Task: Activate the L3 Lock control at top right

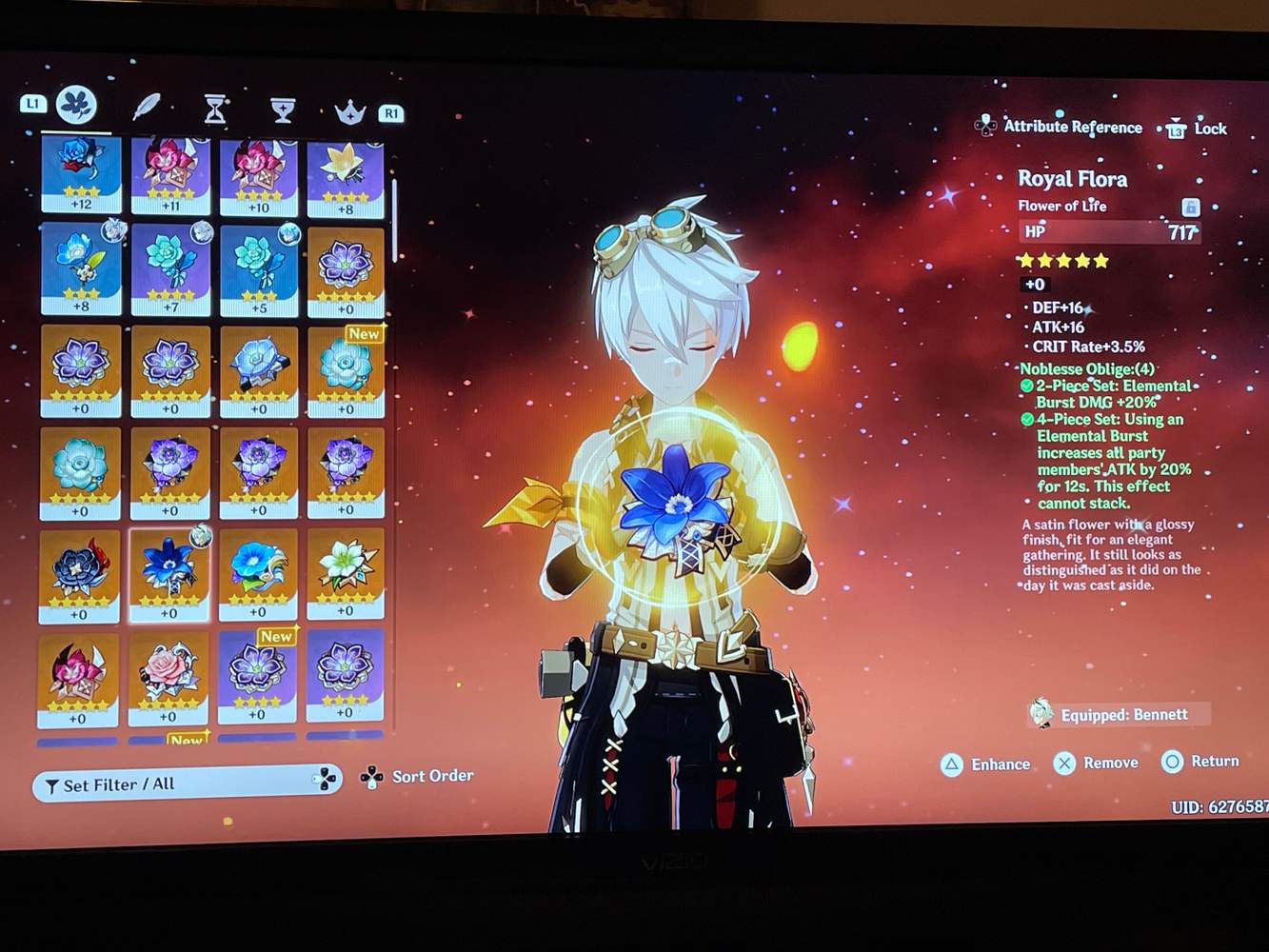Action: (x=1176, y=128)
